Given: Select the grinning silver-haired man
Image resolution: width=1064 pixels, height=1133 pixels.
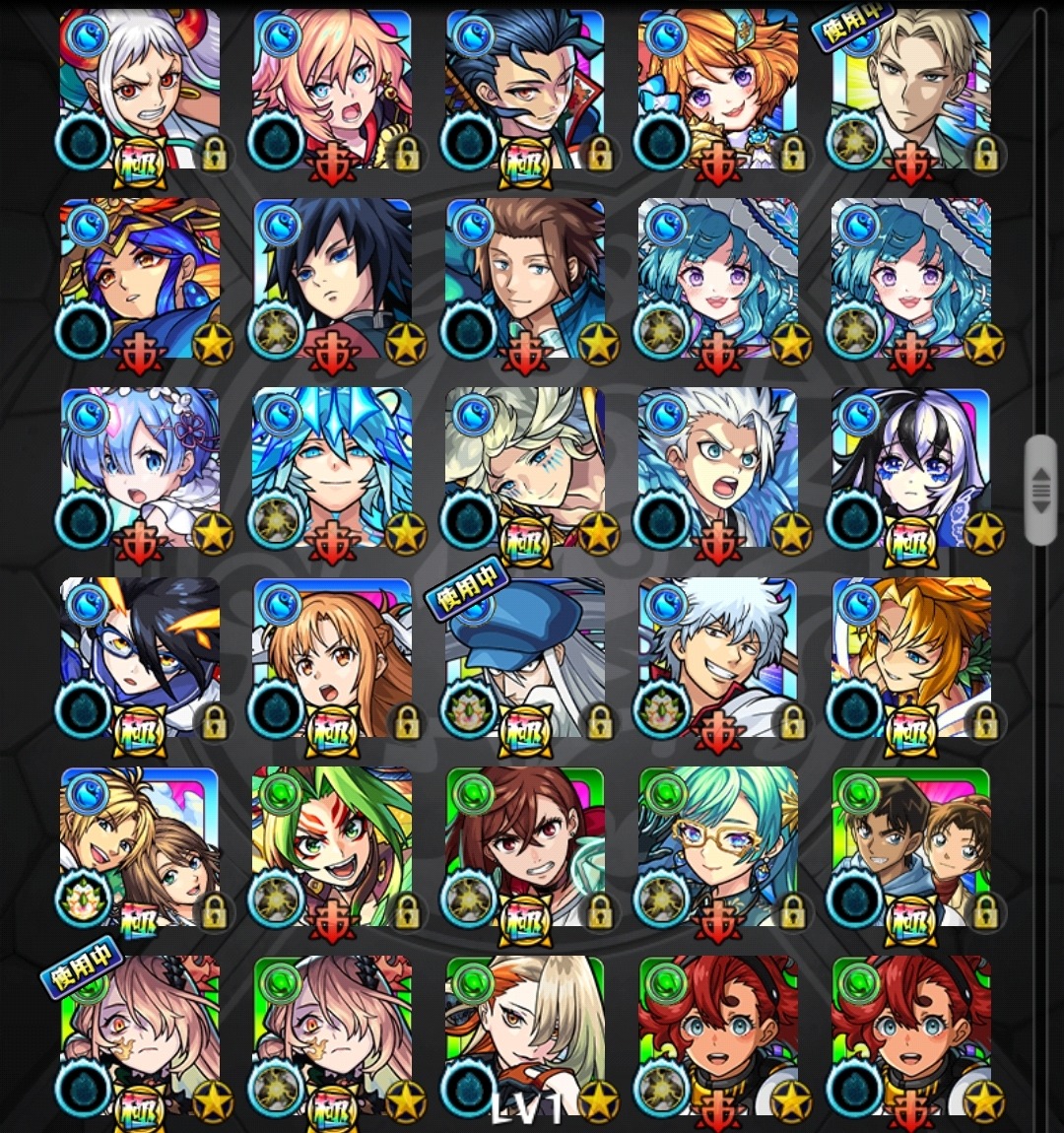Looking at the screenshot, I should click(x=719, y=657).
